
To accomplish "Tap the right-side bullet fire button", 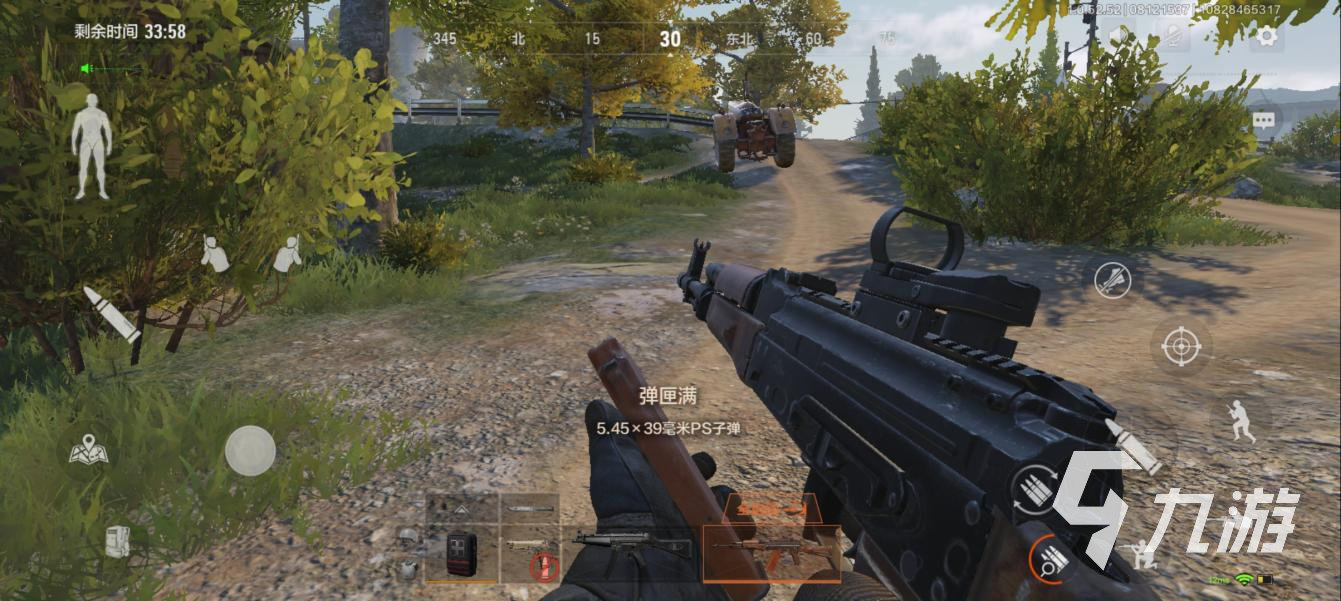I will pyautogui.click(x=1133, y=446).
